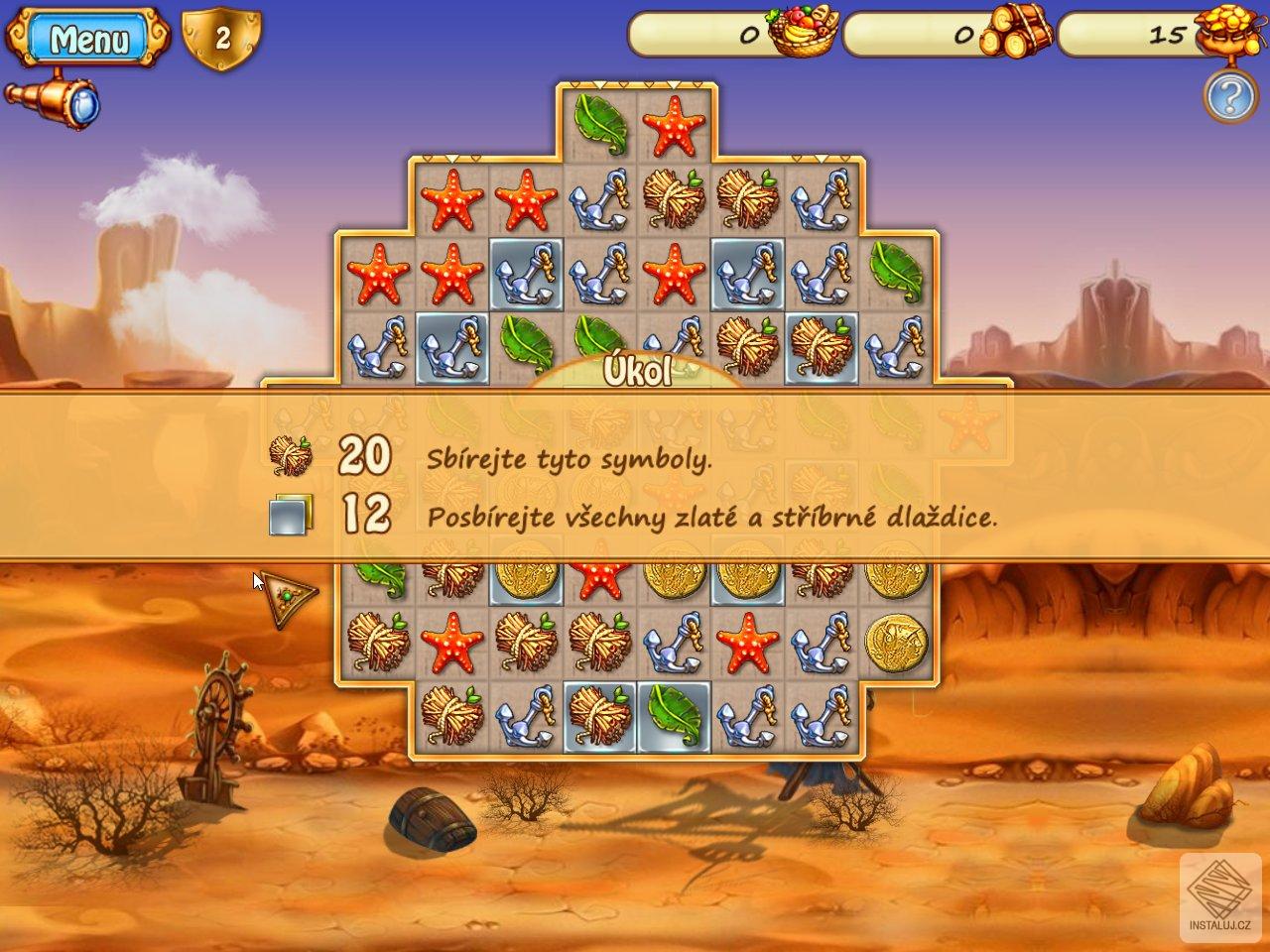Open the Menu button
The width and height of the screenshot is (1270, 952).
pyautogui.click(x=87, y=39)
